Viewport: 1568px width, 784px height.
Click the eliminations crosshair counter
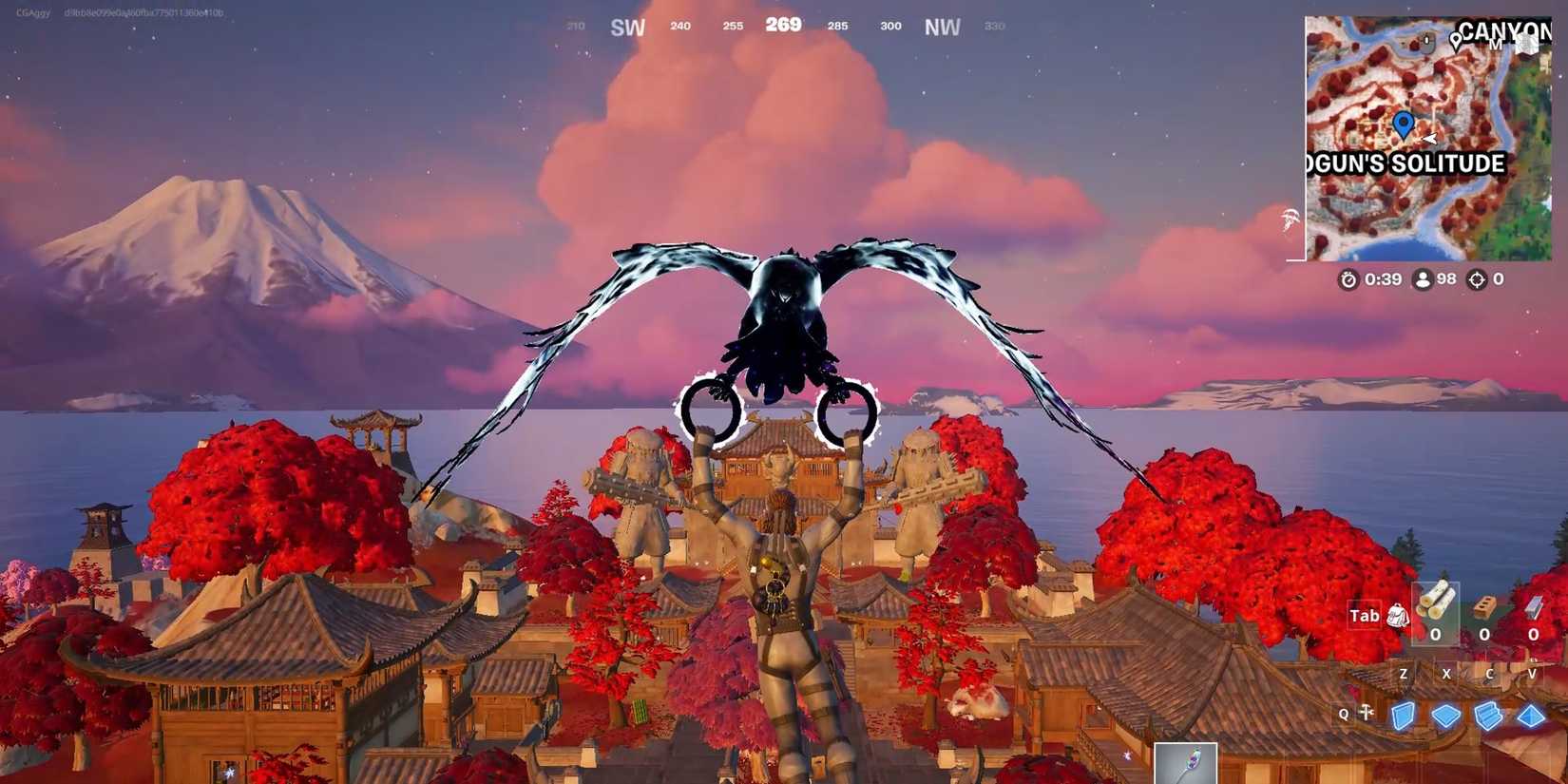[1476, 279]
